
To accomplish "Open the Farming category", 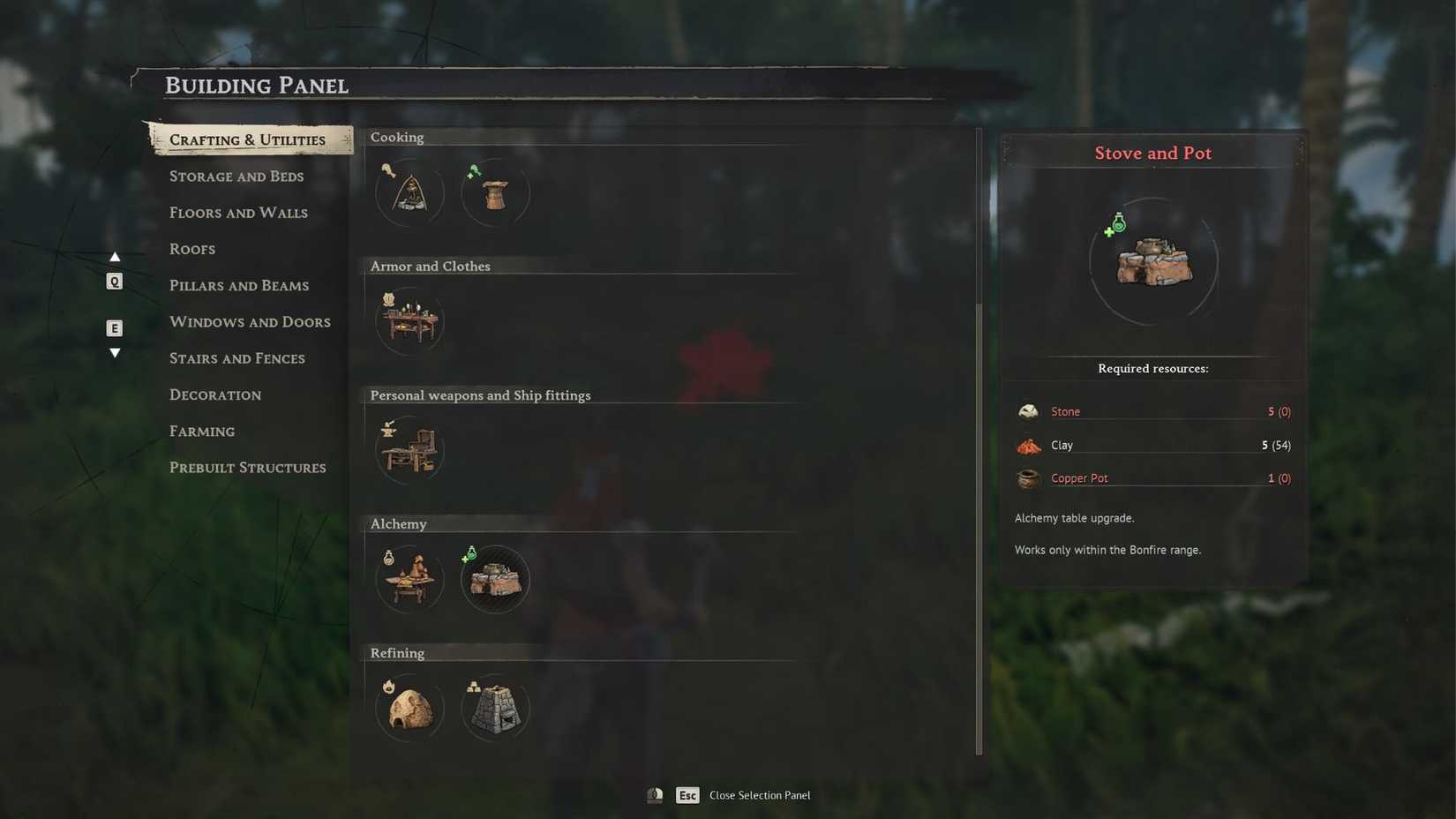I will [202, 431].
